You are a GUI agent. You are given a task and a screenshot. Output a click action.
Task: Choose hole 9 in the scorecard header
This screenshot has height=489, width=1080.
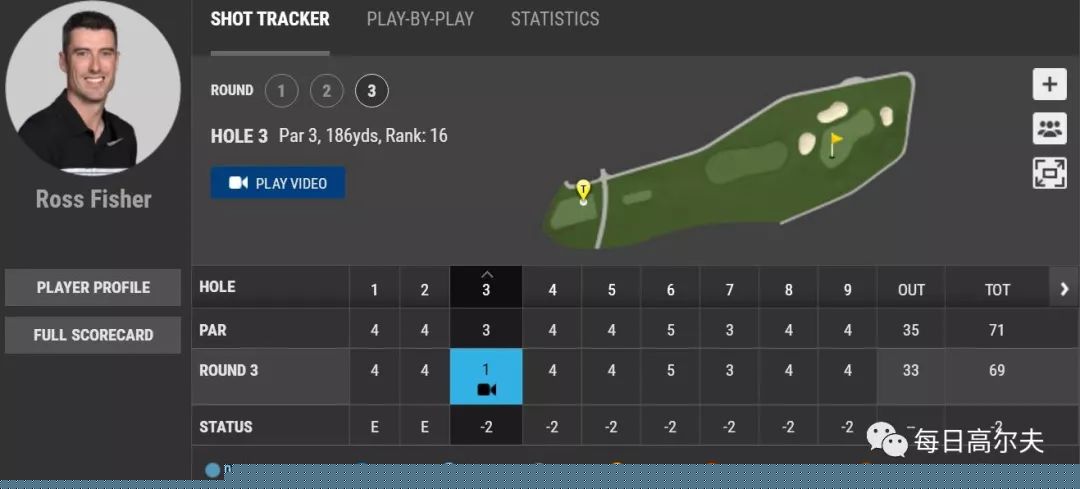click(x=848, y=290)
